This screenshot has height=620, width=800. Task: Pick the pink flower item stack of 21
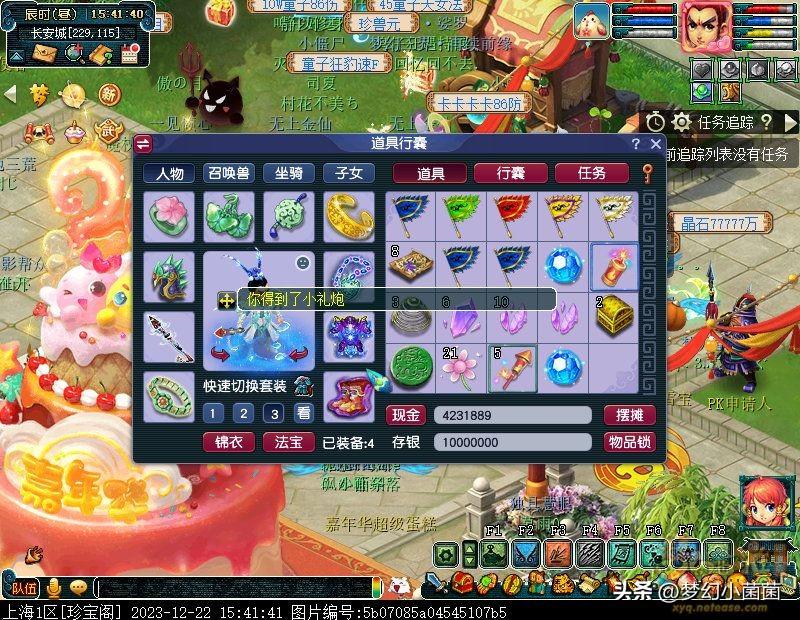point(461,368)
